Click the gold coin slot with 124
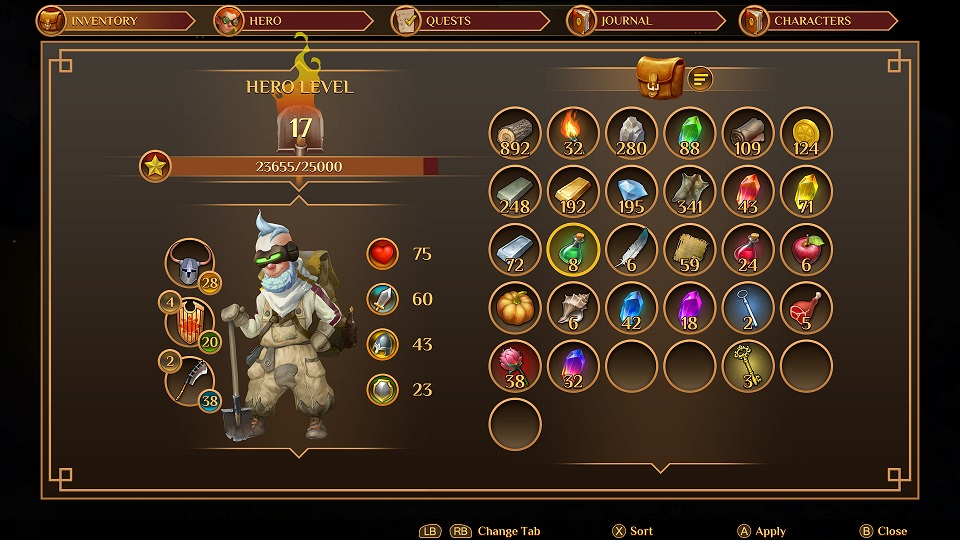 coord(806,134)
